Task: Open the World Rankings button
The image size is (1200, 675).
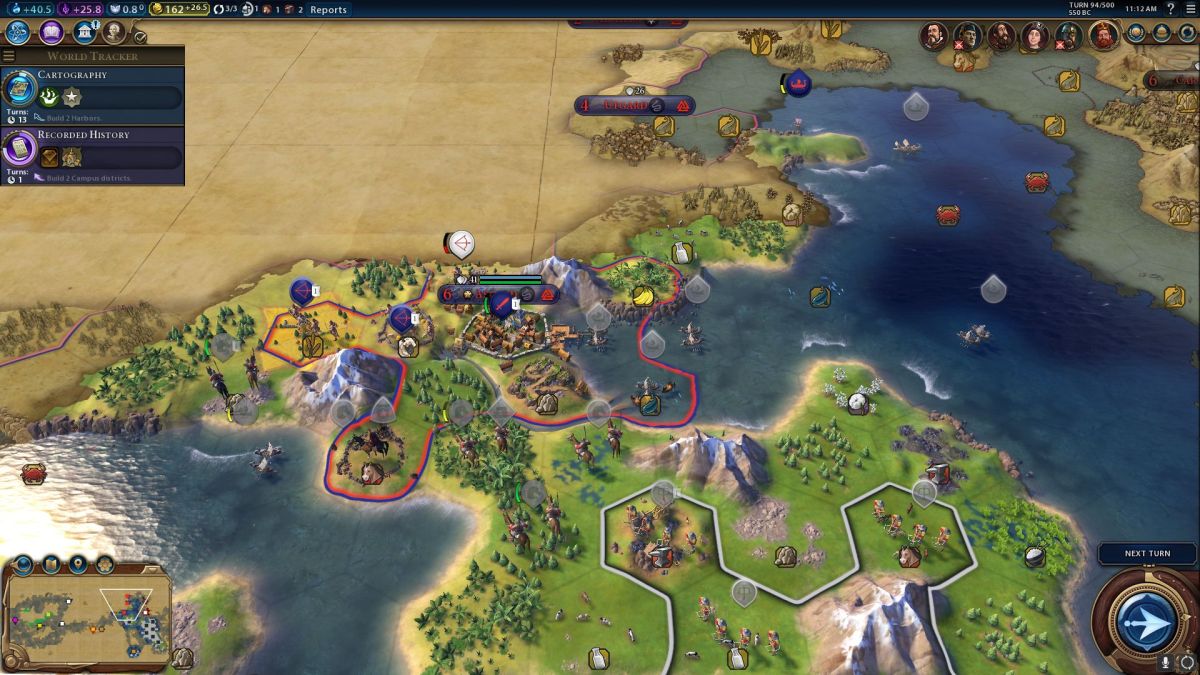Action: [x=1137, y=33]
